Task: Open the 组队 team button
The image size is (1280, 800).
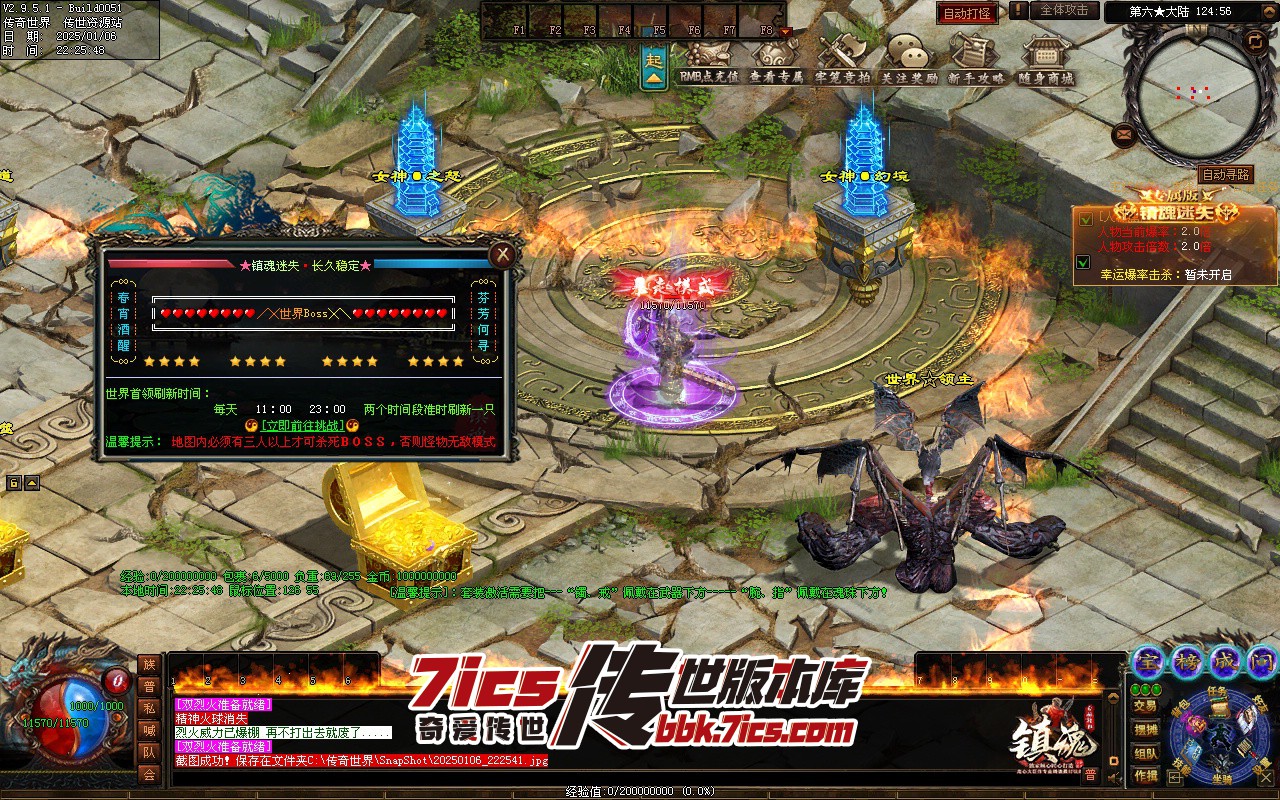Action: 1146,753
